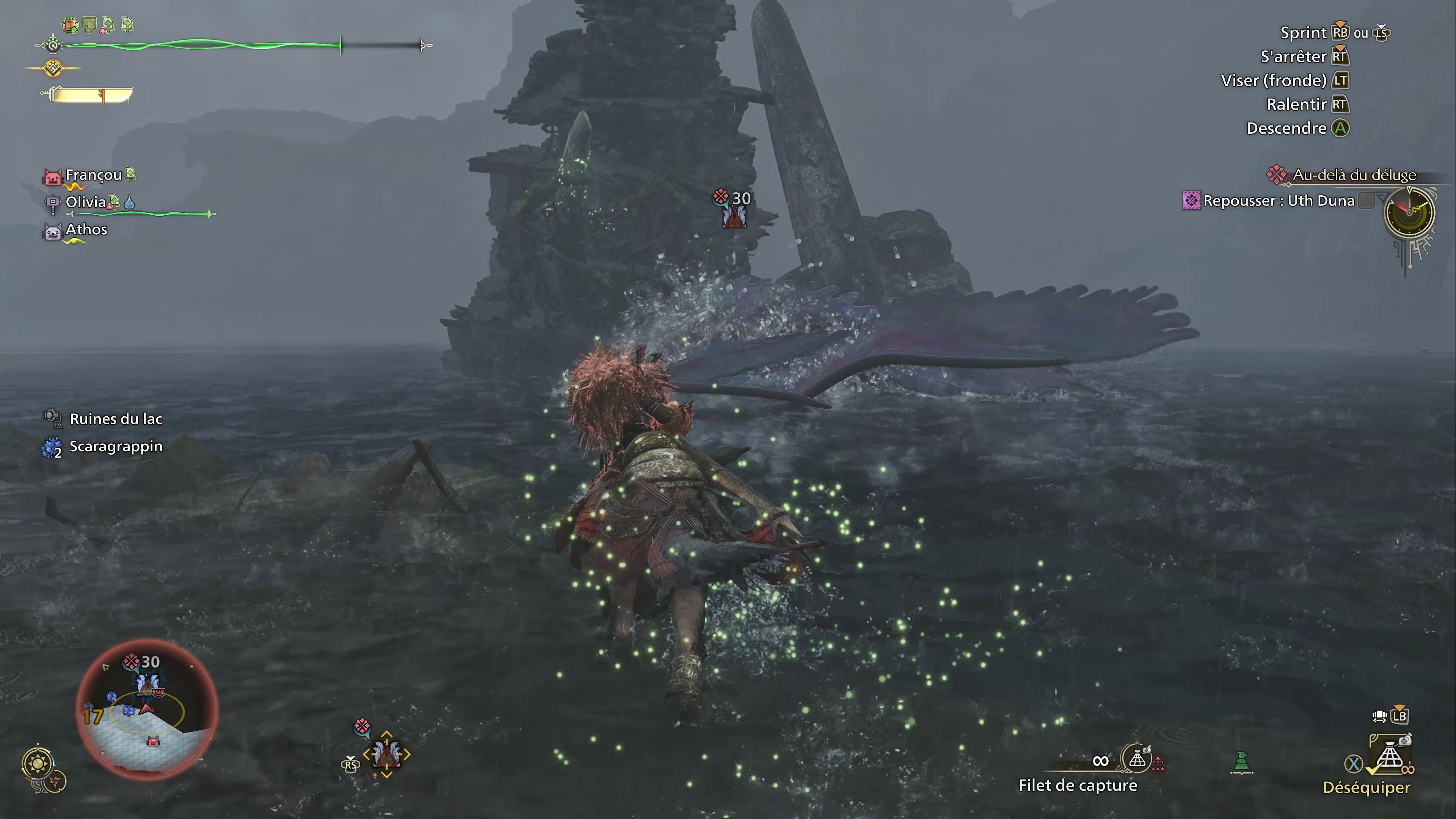
Task: Select the Olivia hunter portrait icon
Action: click(53, 202)
